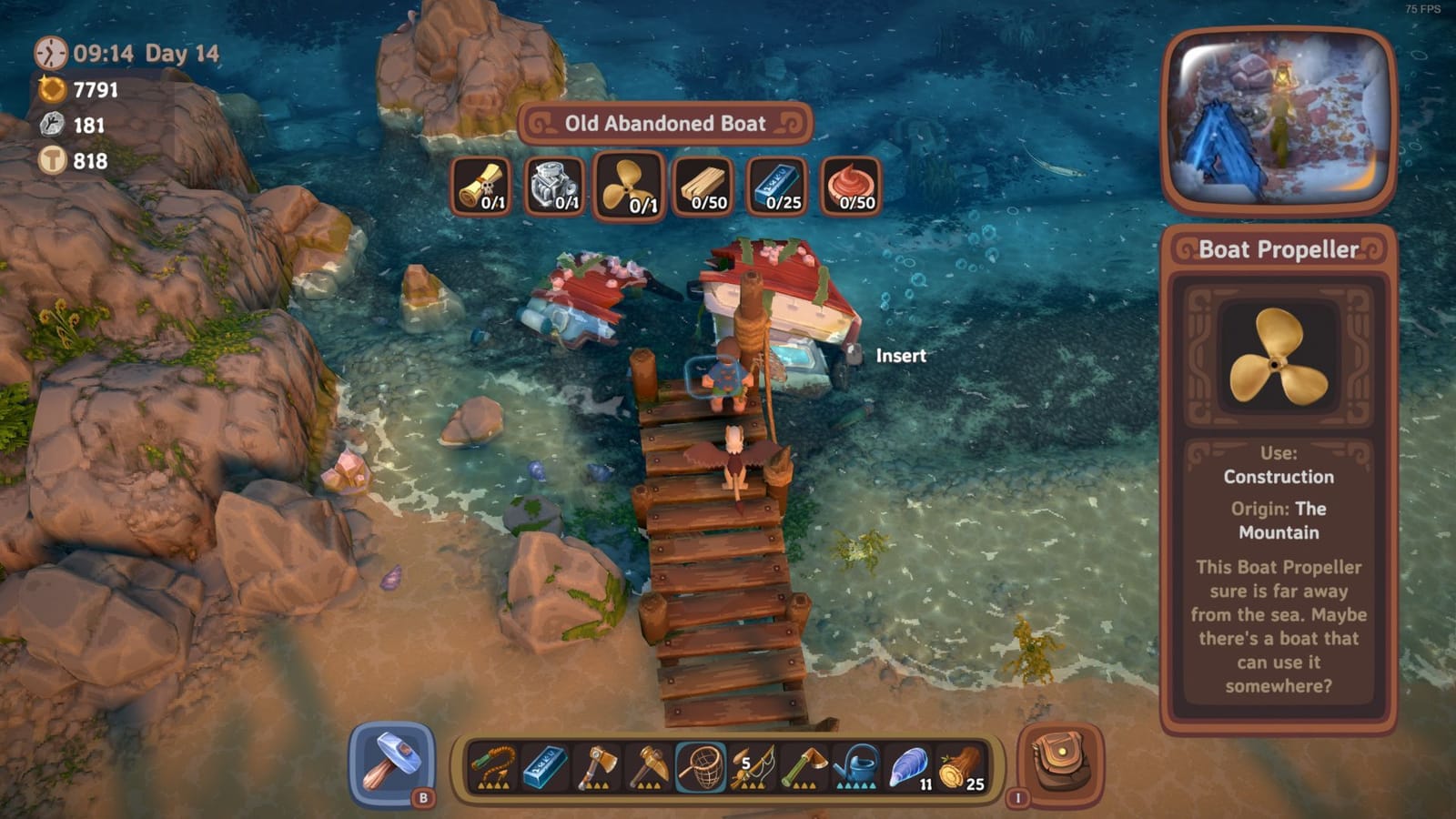Viewport: 1456px width, 819px height.
Task: Select the axe tool
Action: coord(598,769)
